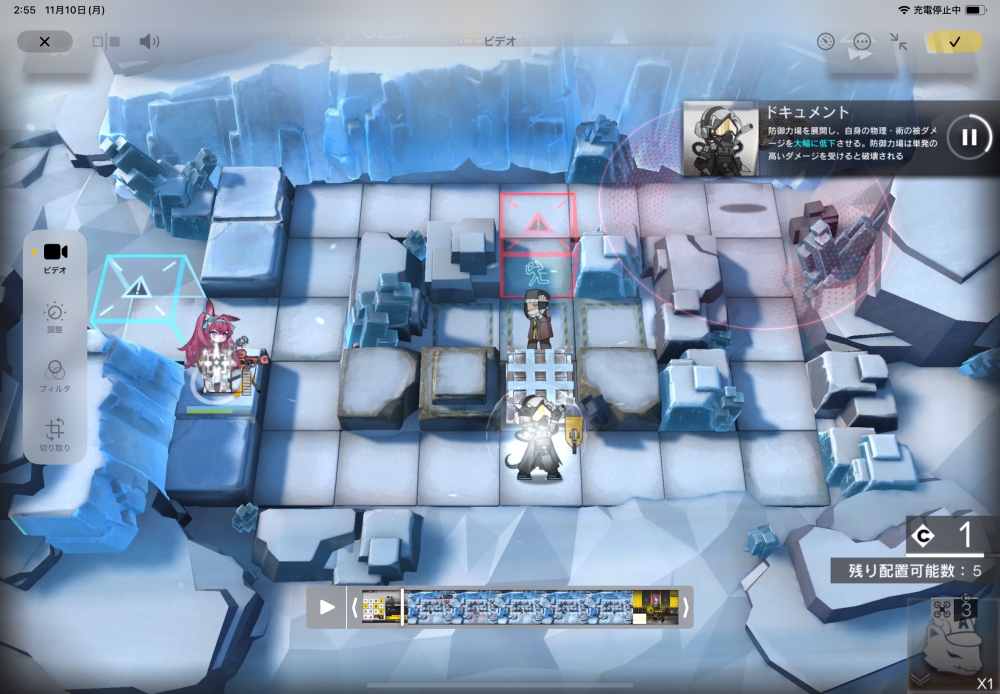Select the right trim handle
The width and height of the screenshot is (1000, 694).
click(x=686, y=606)
